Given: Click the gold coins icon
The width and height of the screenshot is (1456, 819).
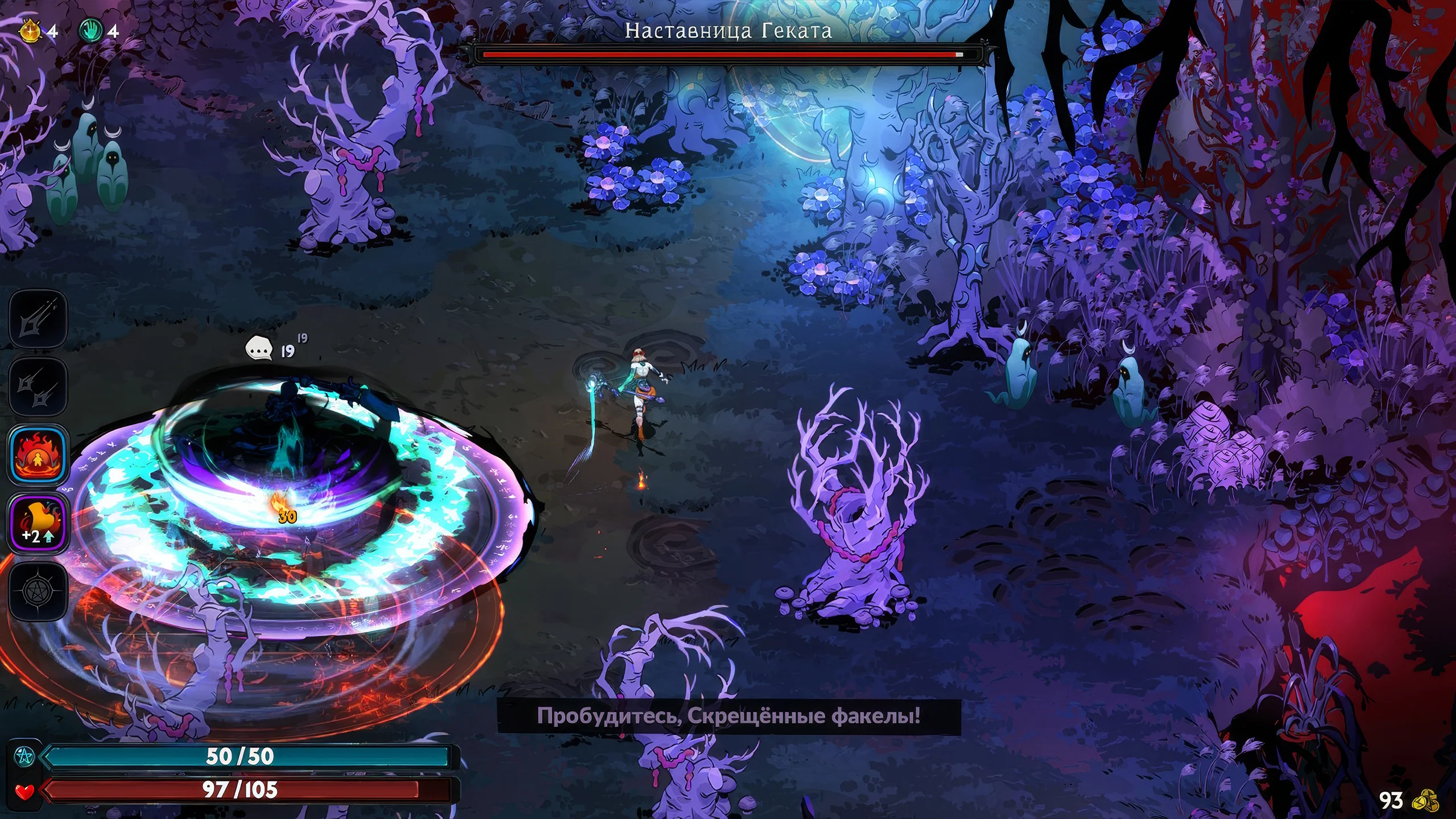Looking at the screenshot, I should coord(1425,801).
